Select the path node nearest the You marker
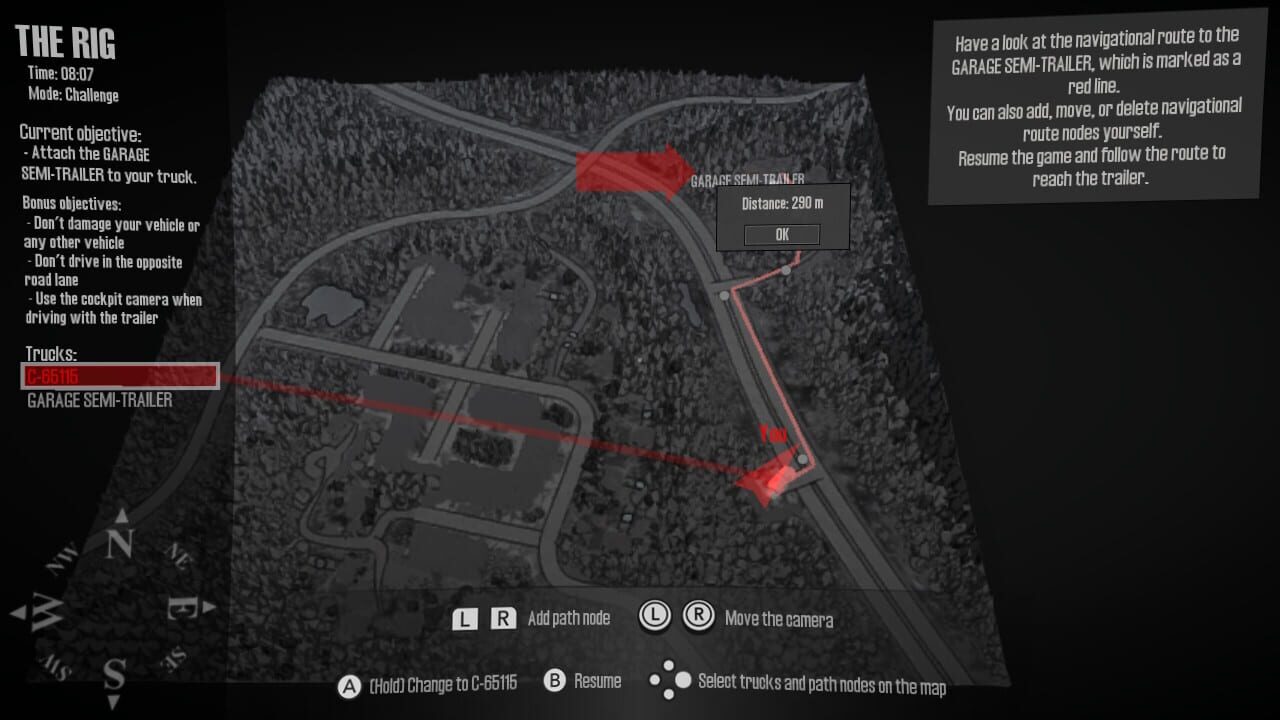The image size is (1280, 720). tap(801, 459)
